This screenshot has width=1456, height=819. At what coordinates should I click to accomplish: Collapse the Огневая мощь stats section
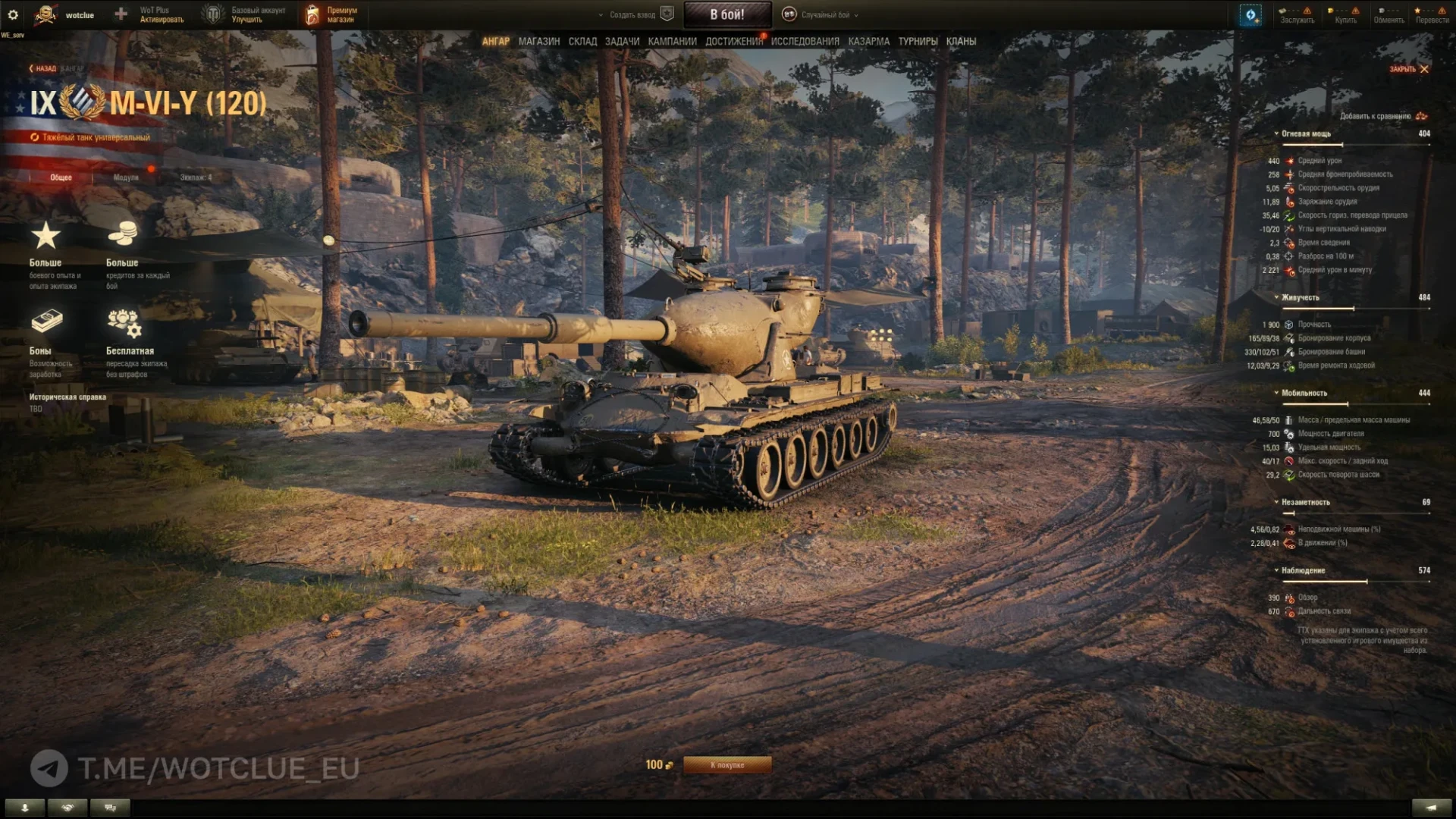pyautogui.click(x=1304, y=133)
